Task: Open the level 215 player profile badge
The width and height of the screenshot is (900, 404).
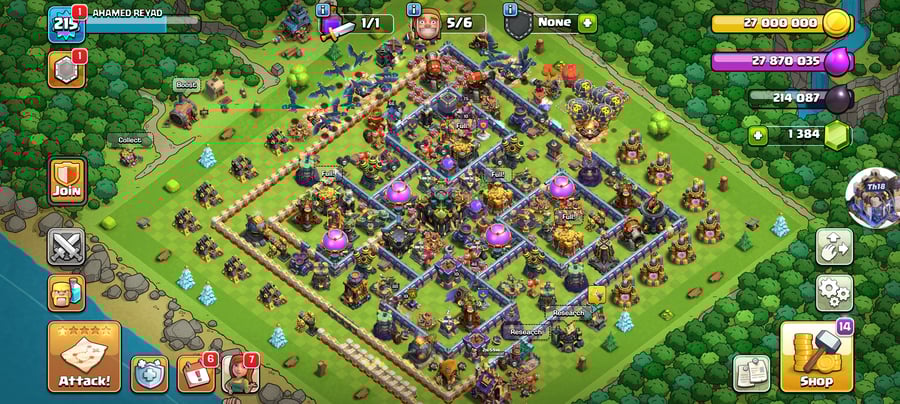Action: coord(65,23)
